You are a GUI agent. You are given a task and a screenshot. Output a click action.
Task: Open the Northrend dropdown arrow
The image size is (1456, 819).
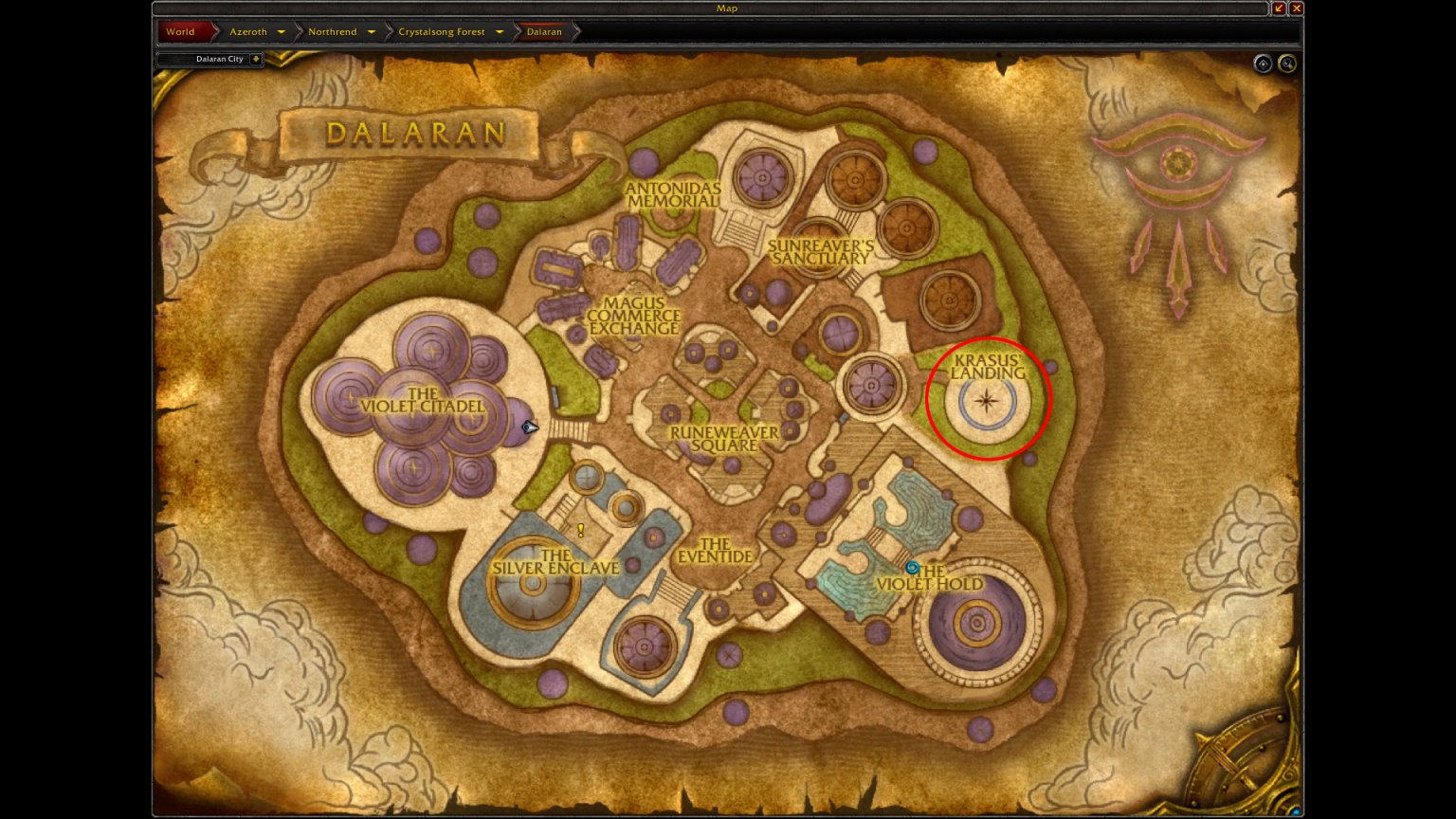[372, 31]
